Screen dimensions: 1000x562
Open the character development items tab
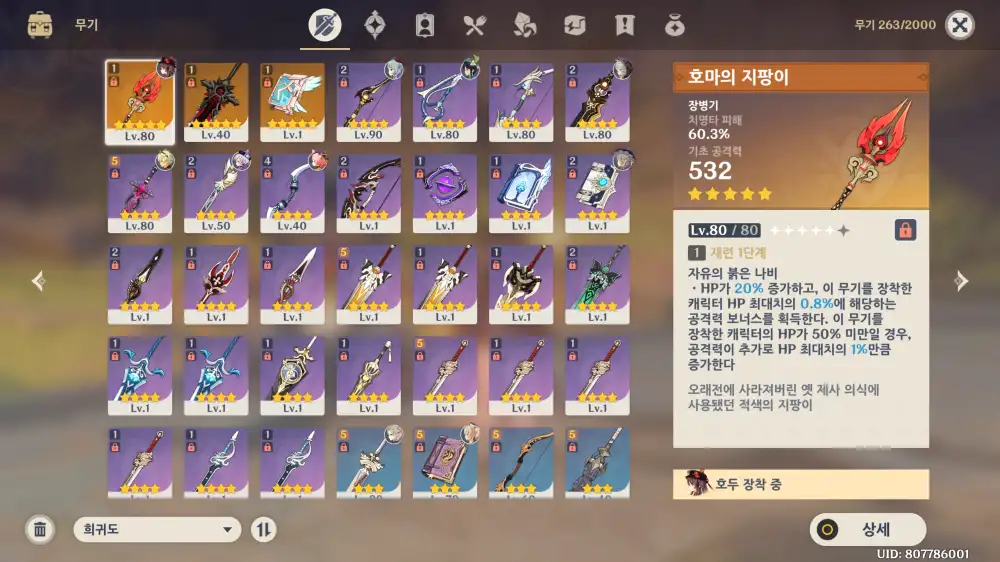[x=425, y=25]
